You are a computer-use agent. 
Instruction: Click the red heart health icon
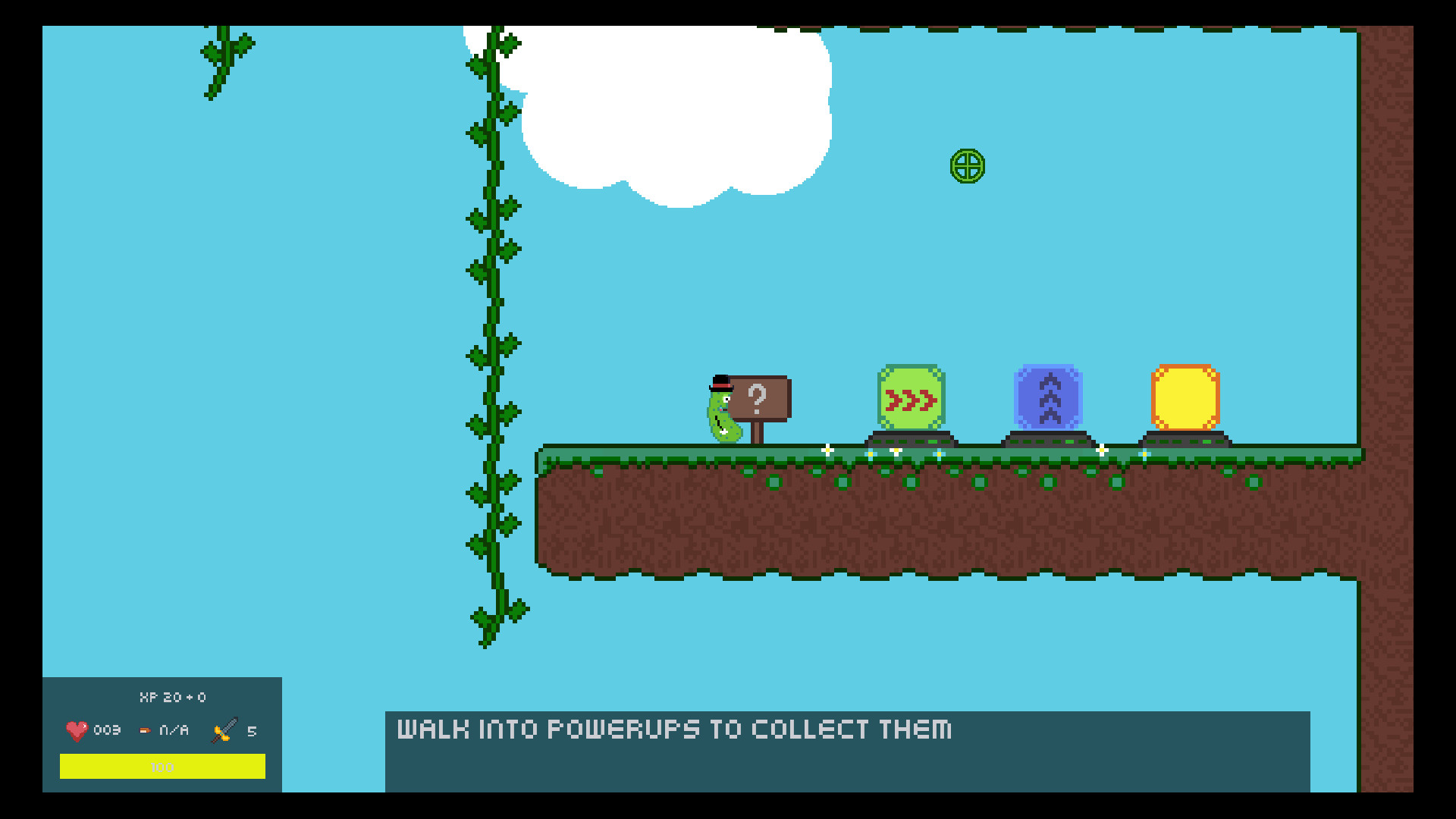(76, 730)
